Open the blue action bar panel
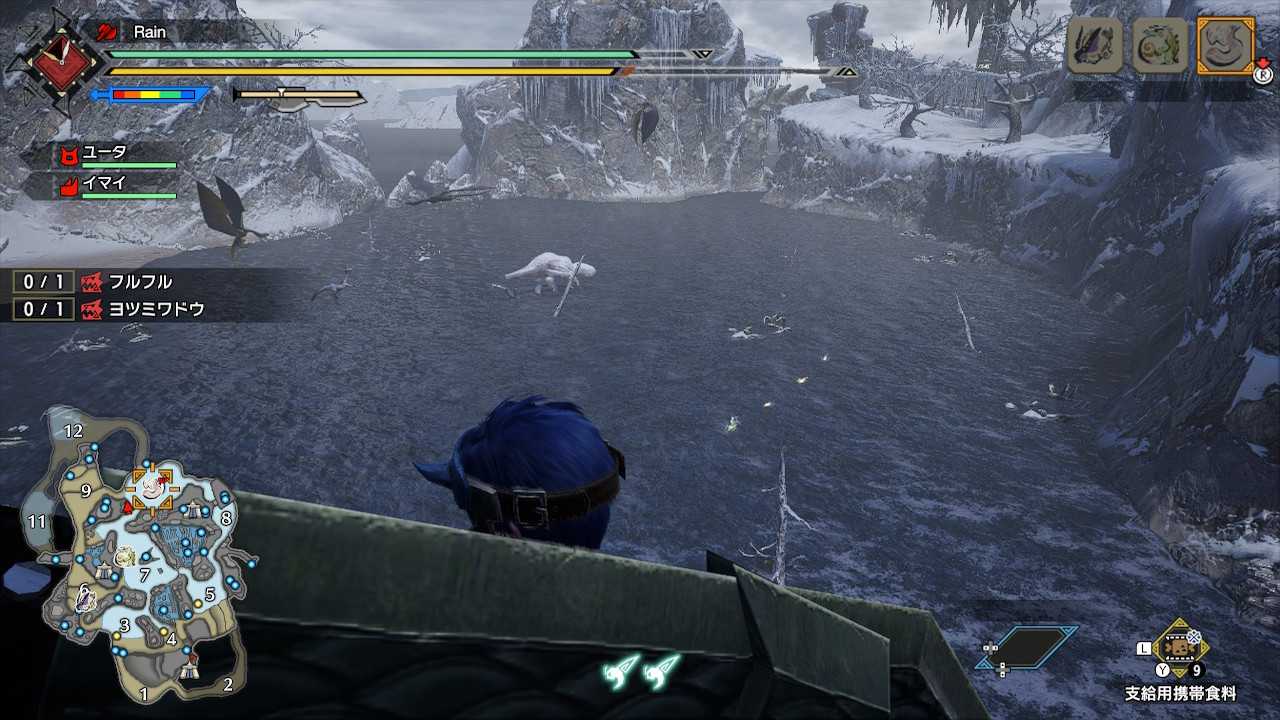The width and height of the screenshot is (1280, 720). pyautogui.click(x=1027, y=647)
